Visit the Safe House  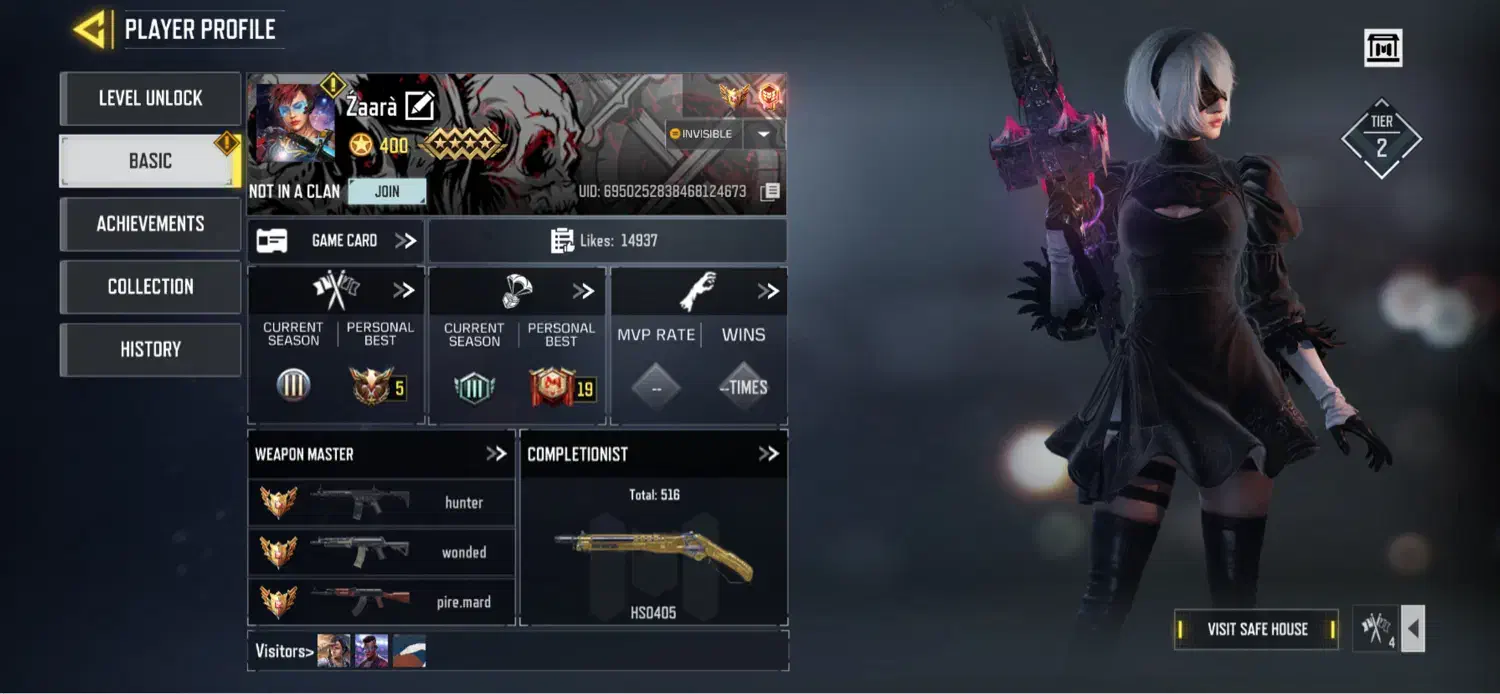tap(1256, 629)
